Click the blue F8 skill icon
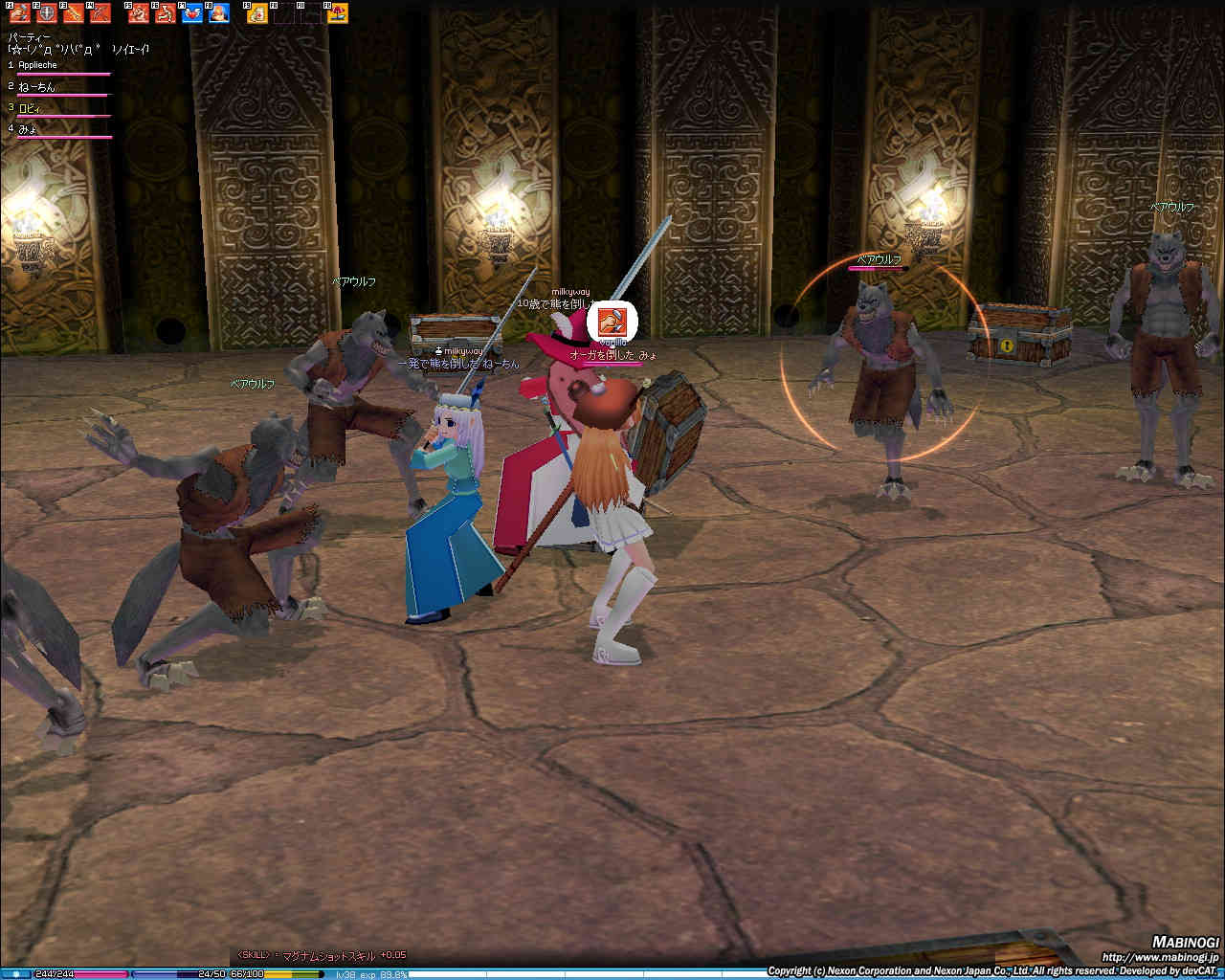Viewport: 1225px width, 980px height. (x=219, y=13)
